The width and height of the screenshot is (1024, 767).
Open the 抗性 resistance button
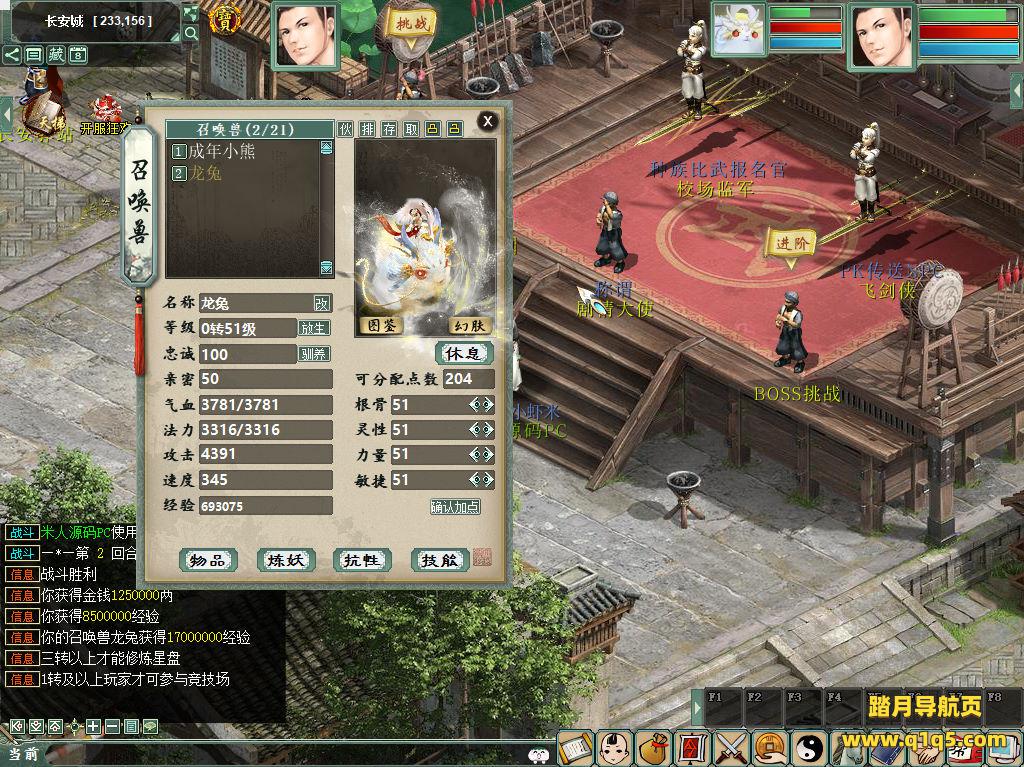click(362, 561)
